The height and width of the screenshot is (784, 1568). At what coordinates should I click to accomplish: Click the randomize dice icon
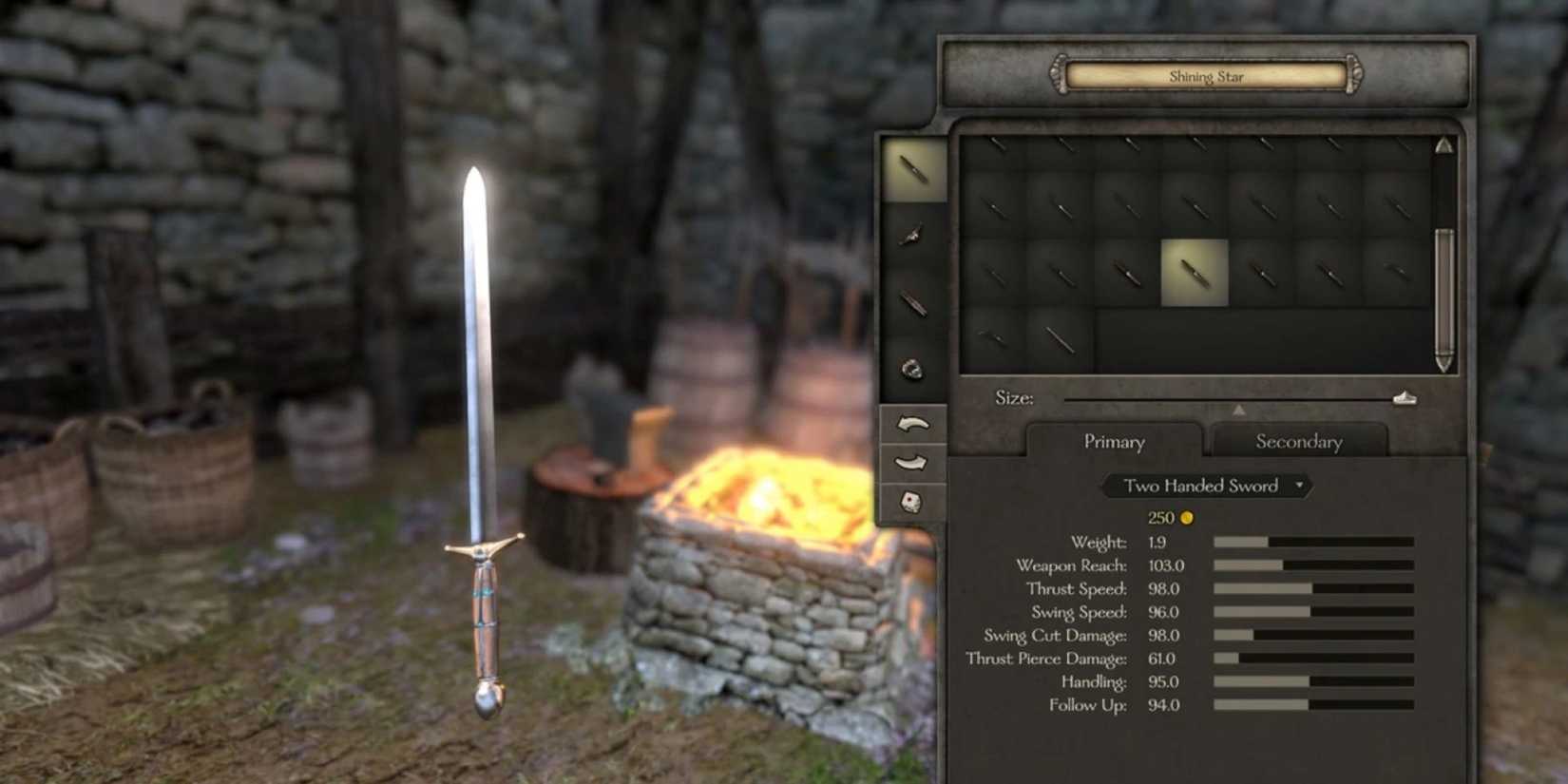pos(909,503)
